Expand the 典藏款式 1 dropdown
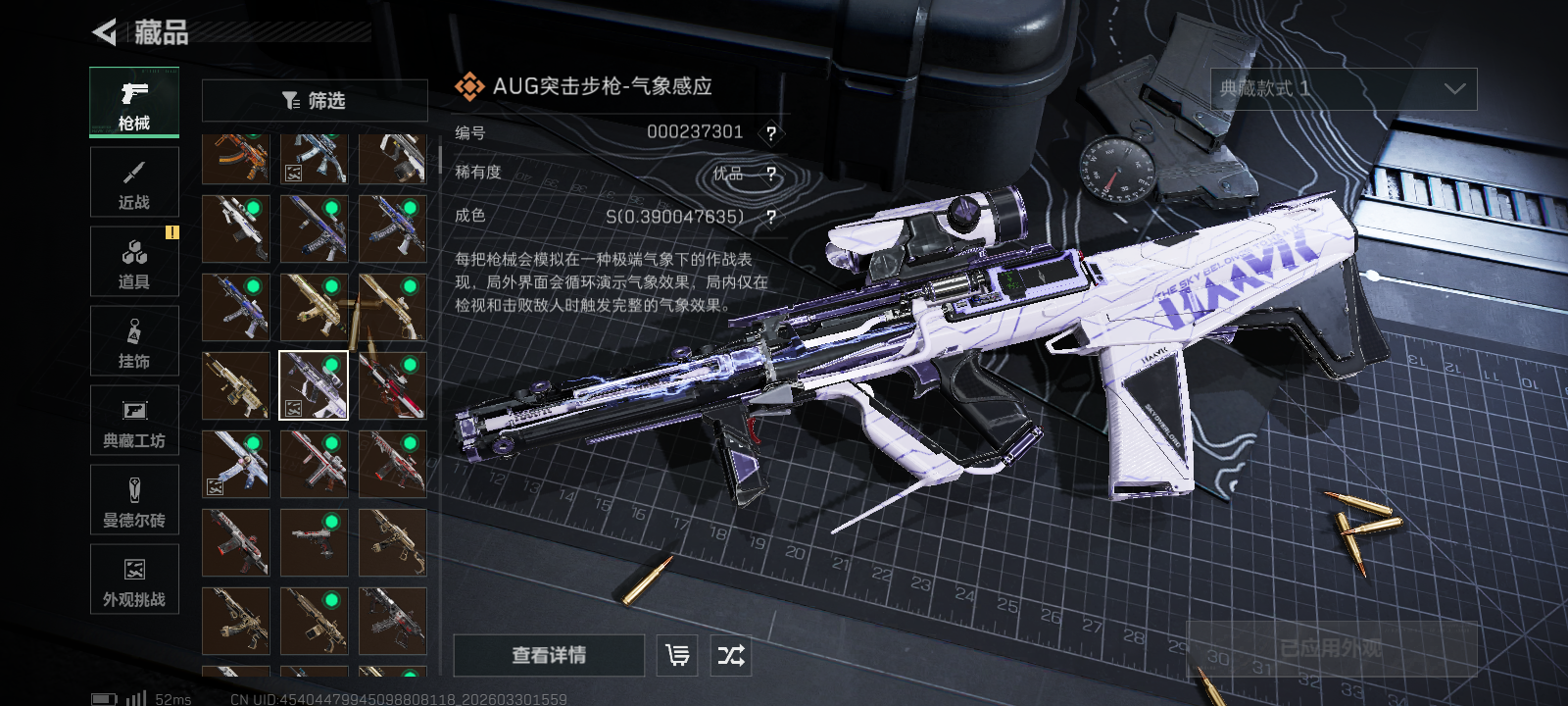1568x706 pixels. tap(1343, 89)
